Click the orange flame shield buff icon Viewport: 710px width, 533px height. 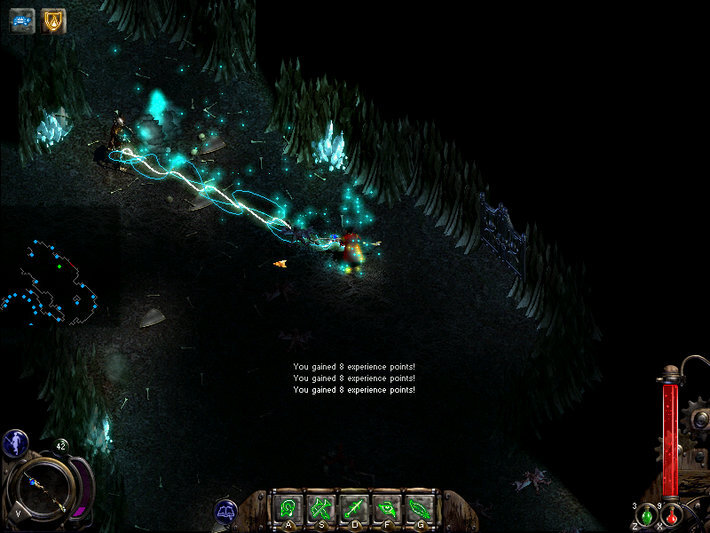[x=51, y=19]
